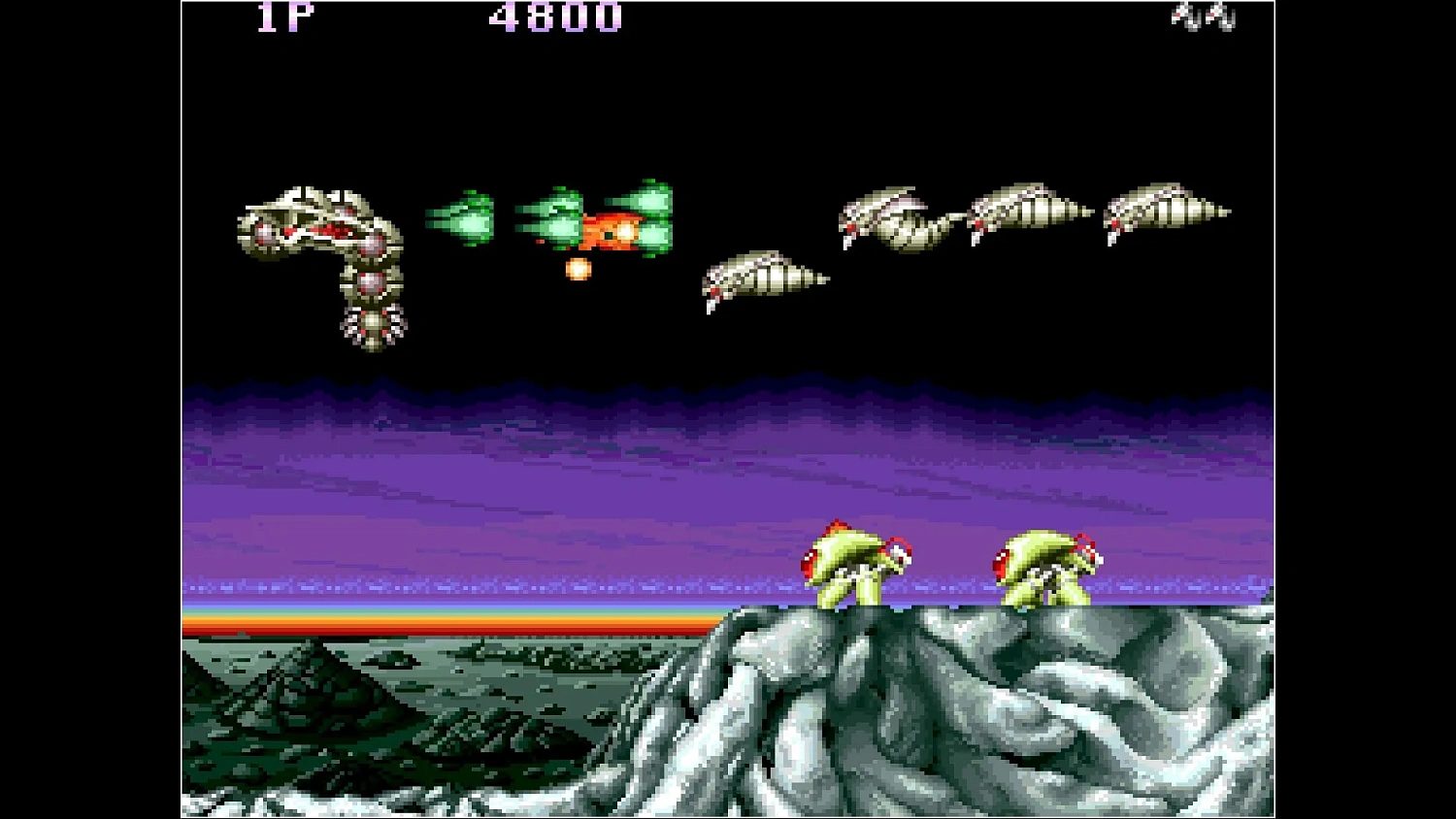Viewport: 1456px width, 819px height.
Task: Click the tail segment of the serpent enemy
Action: (372, 325)
